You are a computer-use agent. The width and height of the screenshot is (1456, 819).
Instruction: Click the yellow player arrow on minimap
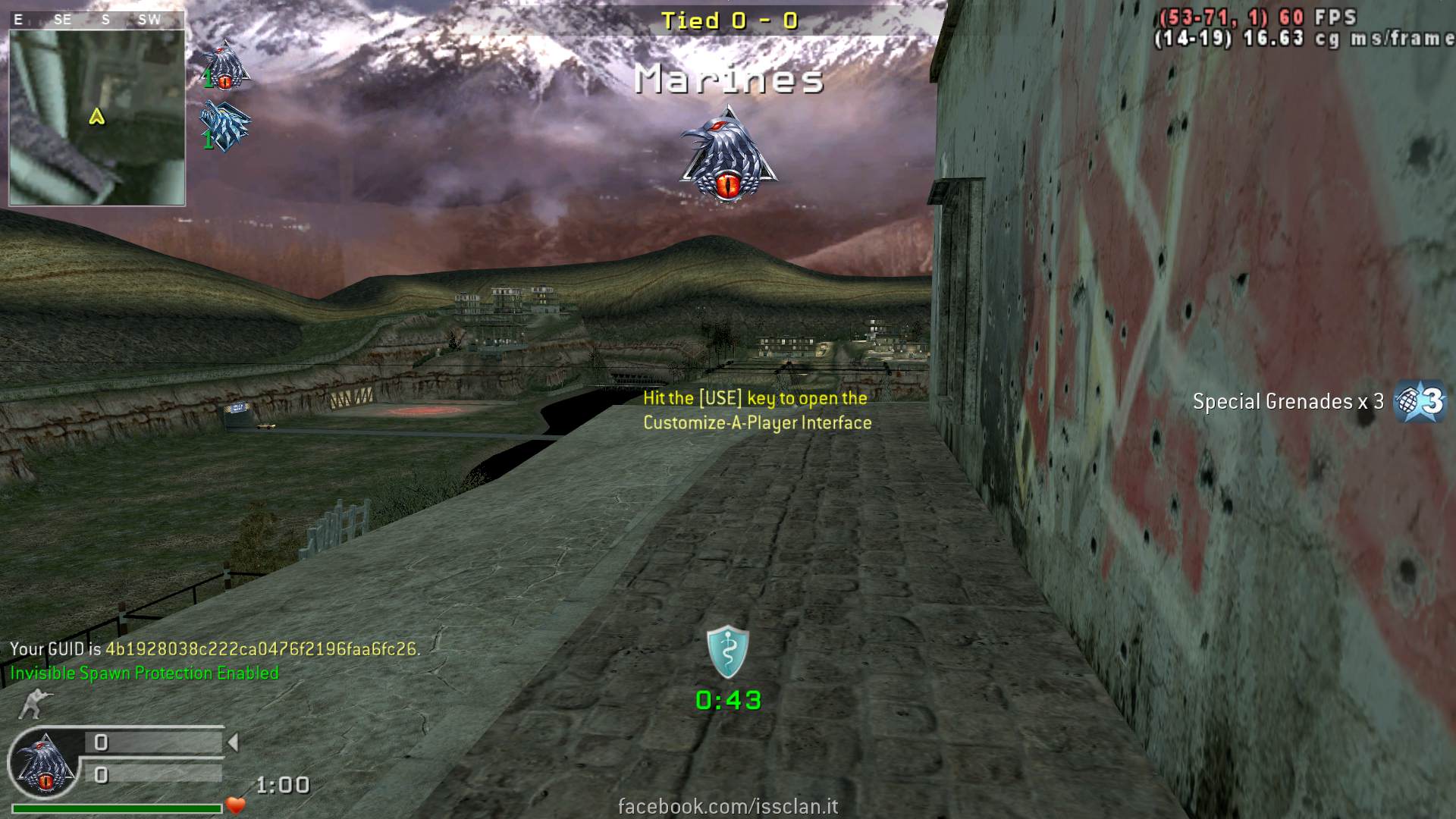coord(96,117)
